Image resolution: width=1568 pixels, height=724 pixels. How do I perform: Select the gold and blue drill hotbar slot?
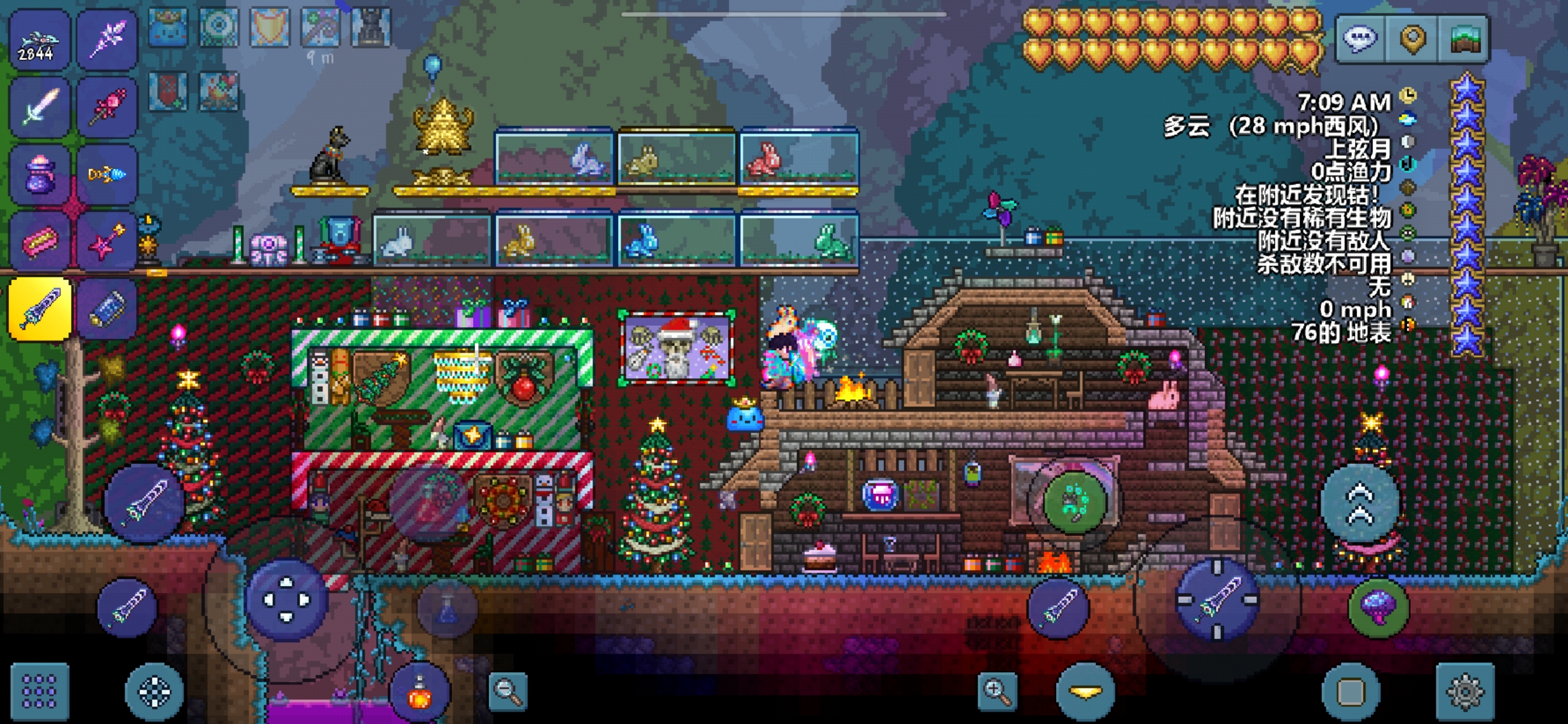click(106, 174)
